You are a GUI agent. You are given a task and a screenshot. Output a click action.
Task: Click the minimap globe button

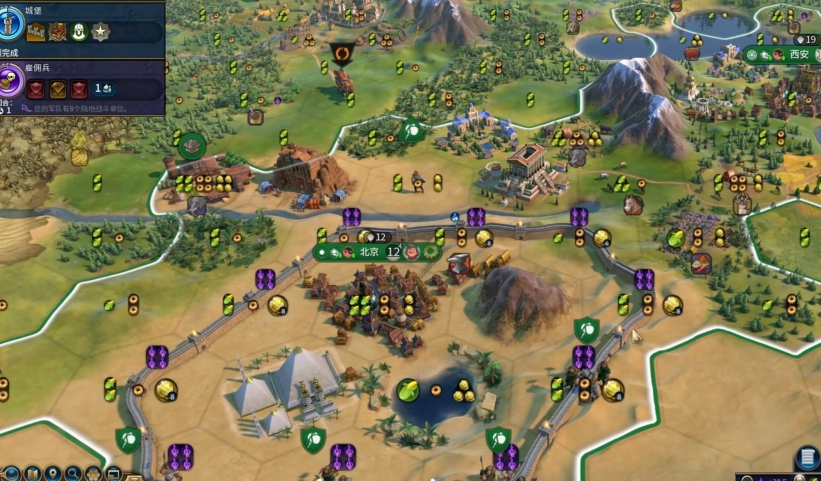tap(11, 473)
